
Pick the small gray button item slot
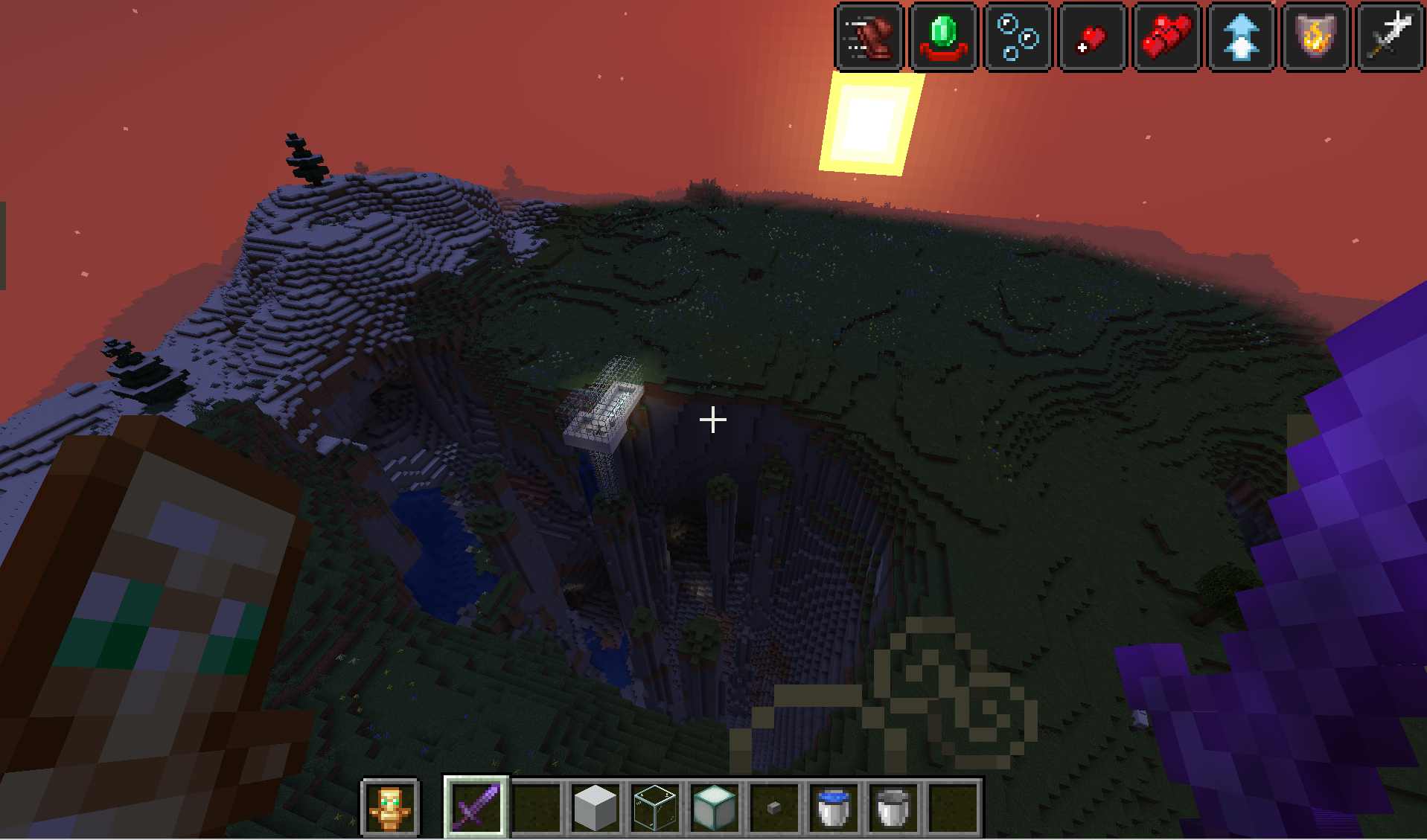(x=774, y=807)
